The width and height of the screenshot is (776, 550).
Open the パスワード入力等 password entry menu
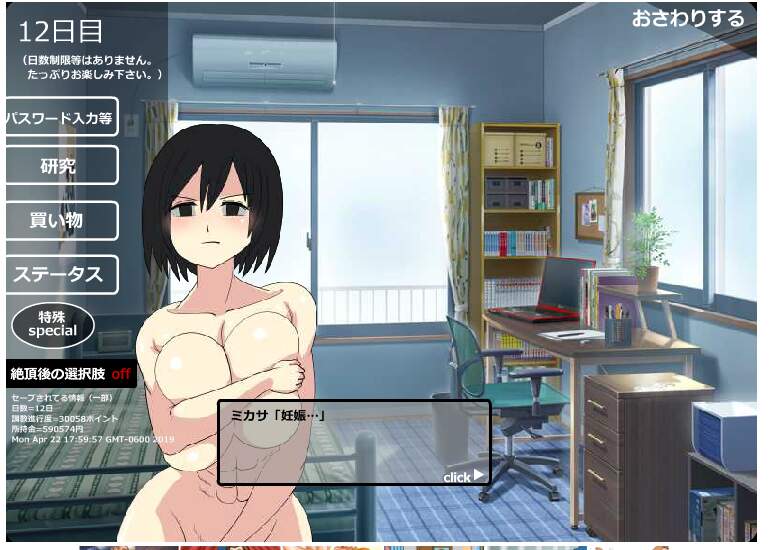[61, 117]
